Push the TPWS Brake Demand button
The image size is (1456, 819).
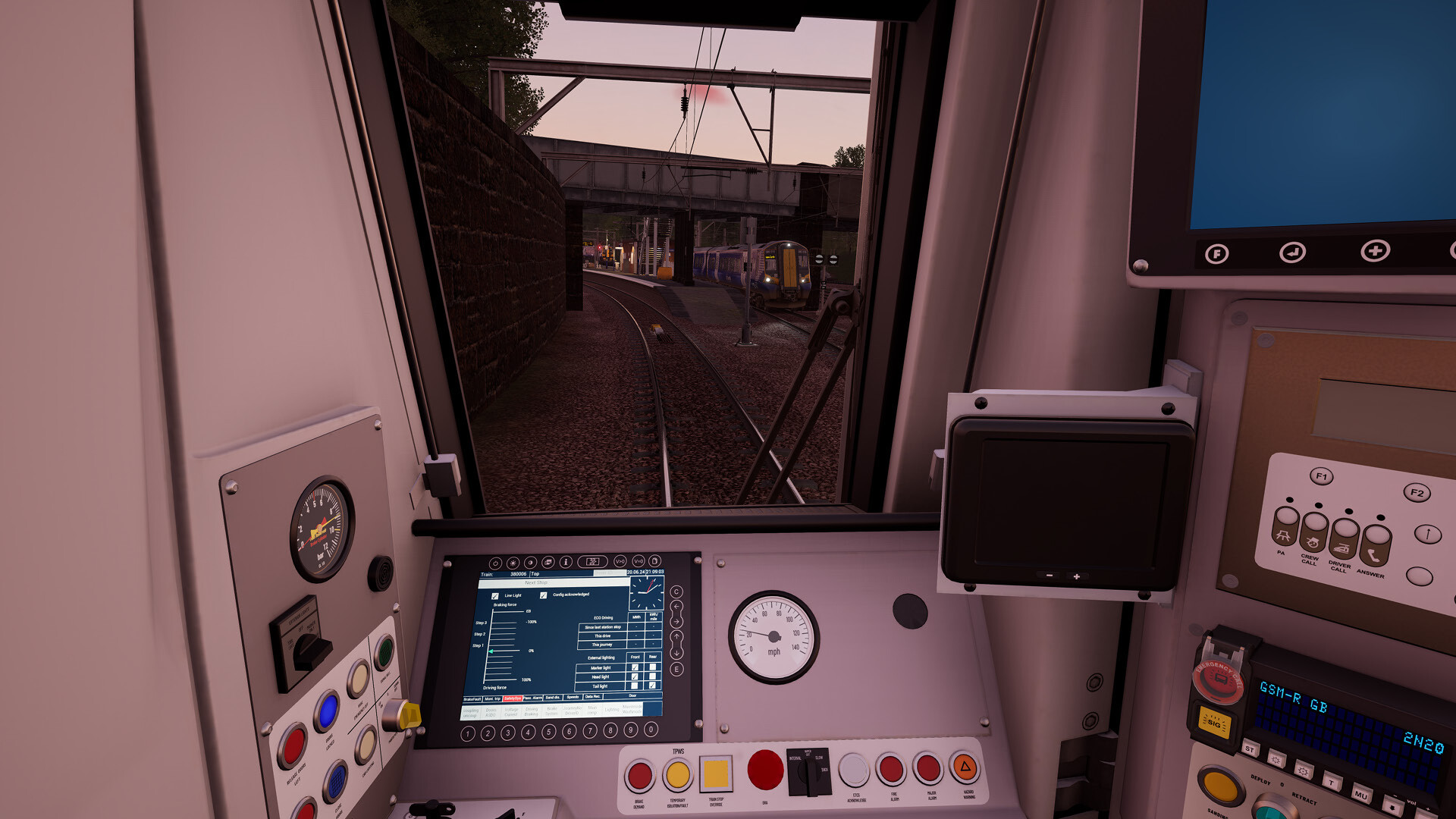pyautogui.click(x=639, y=775)
